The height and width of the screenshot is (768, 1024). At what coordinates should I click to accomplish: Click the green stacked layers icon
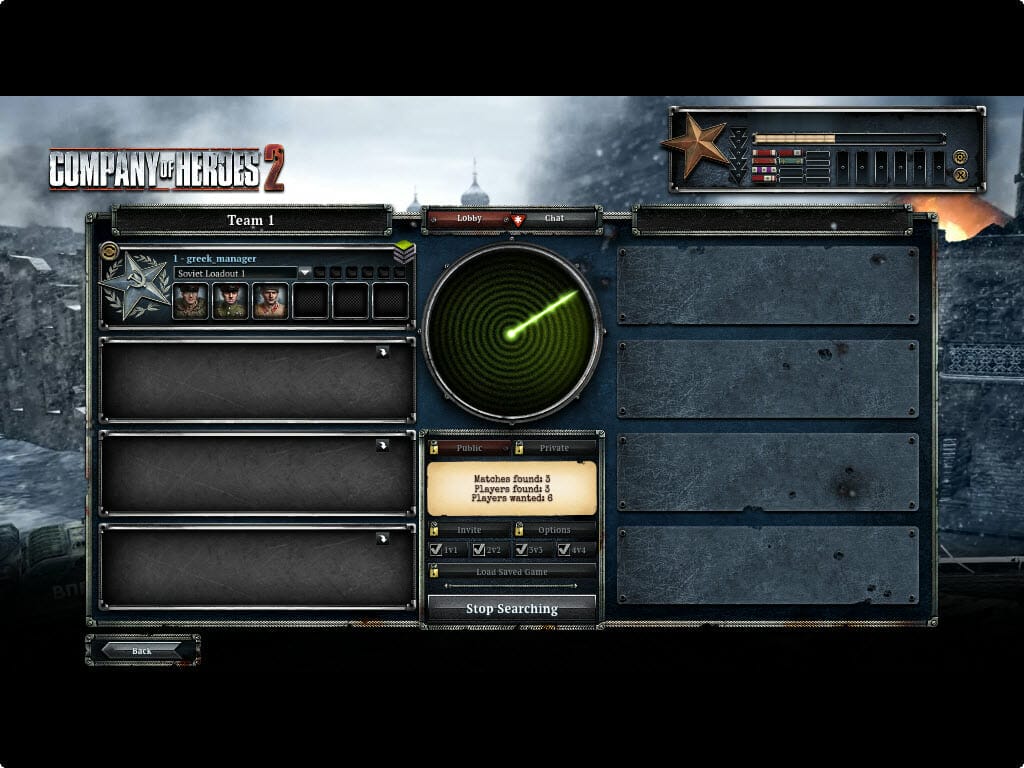pyautogui.click(x=404, y=252)
